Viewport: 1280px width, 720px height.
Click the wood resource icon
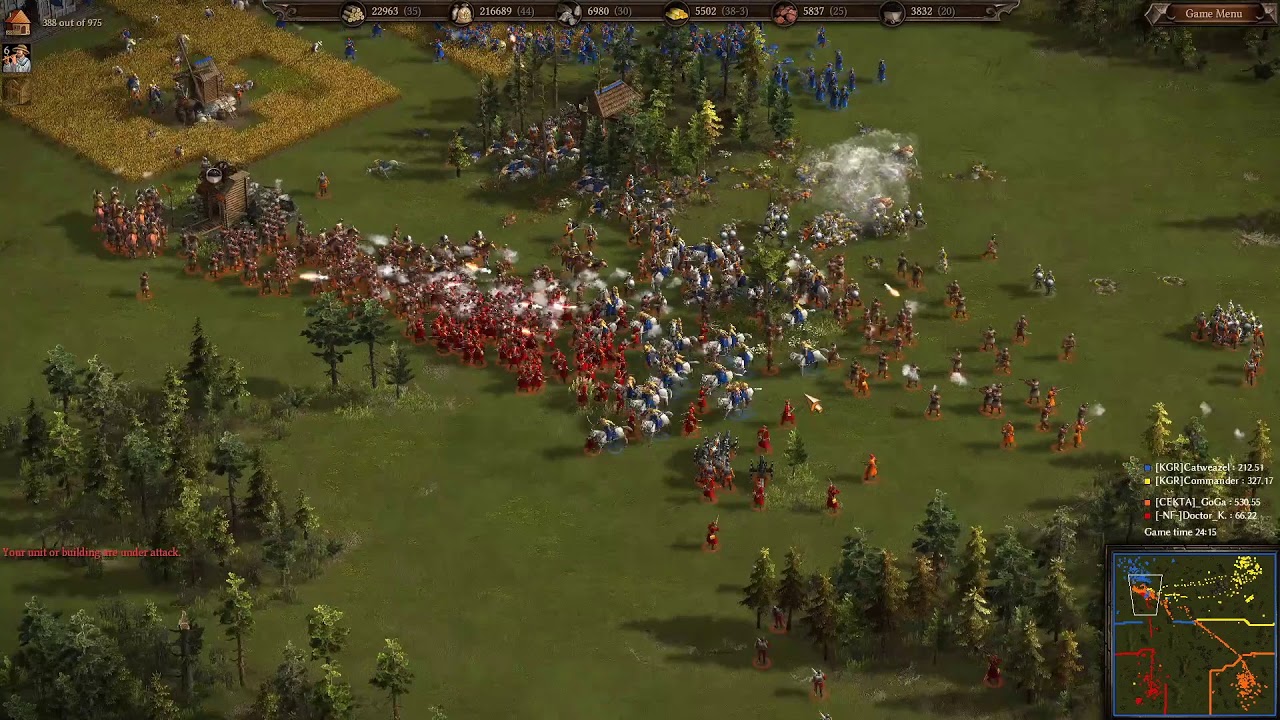pyautogui.click(x=355, y=14)
